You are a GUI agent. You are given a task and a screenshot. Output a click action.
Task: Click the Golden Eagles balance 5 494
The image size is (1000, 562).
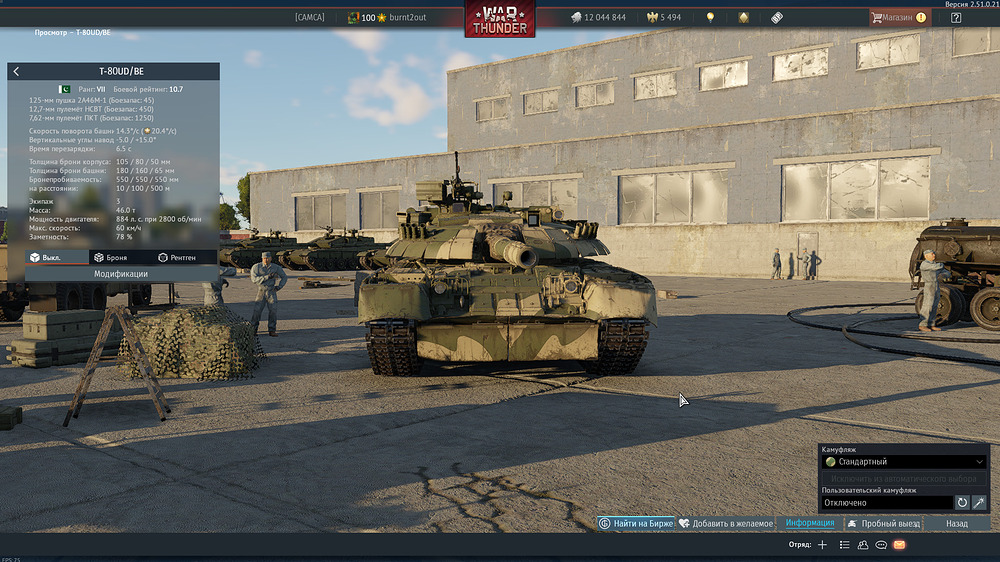663,17
